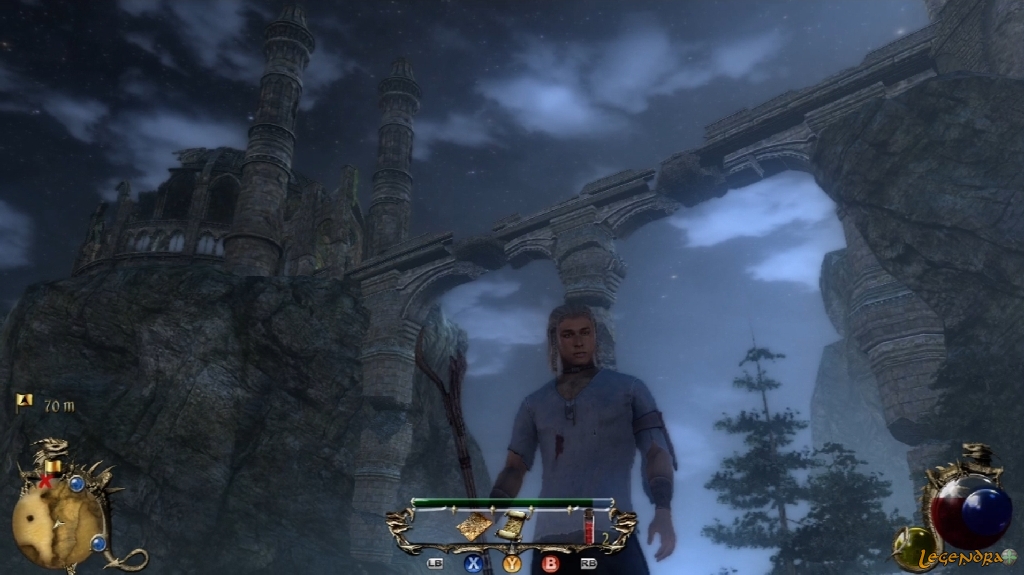The height and width of the screenshot is (575, 1024).
Task: Use the rolled scroll hotbar item
Action: pyautogui.click(x=513, y=524)
